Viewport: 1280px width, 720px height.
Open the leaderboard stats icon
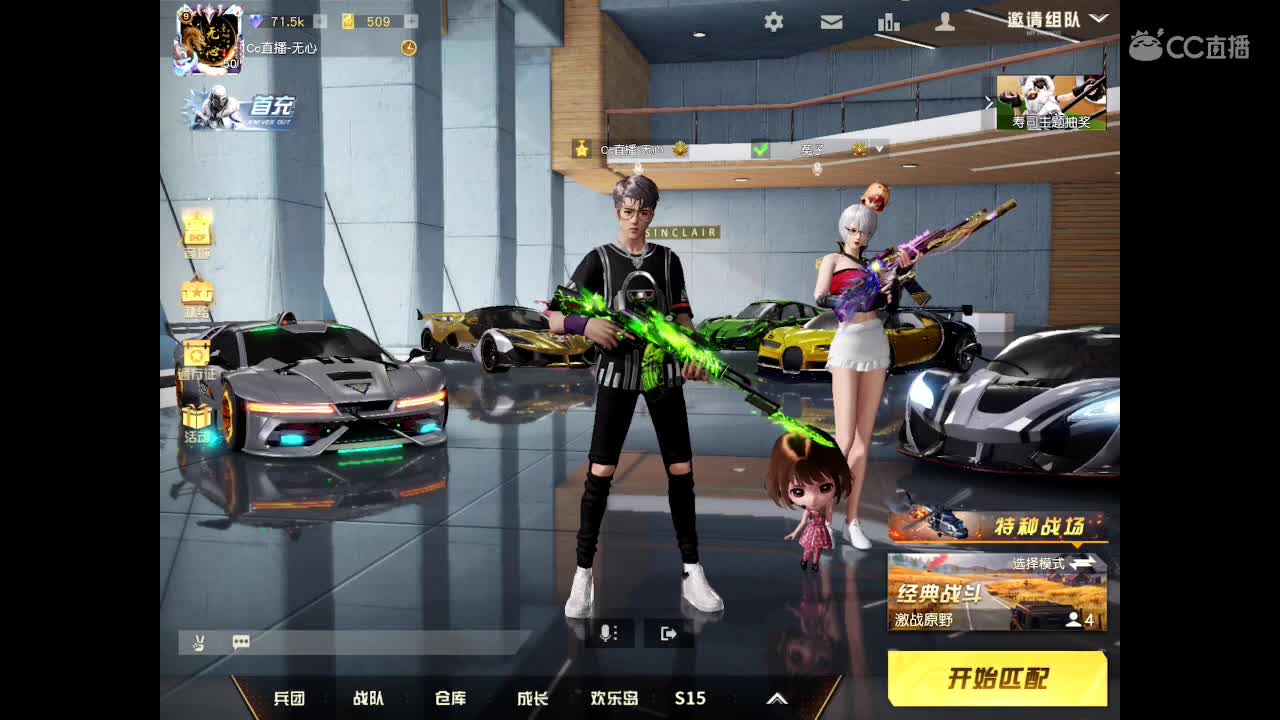click(x=889, y=21)
